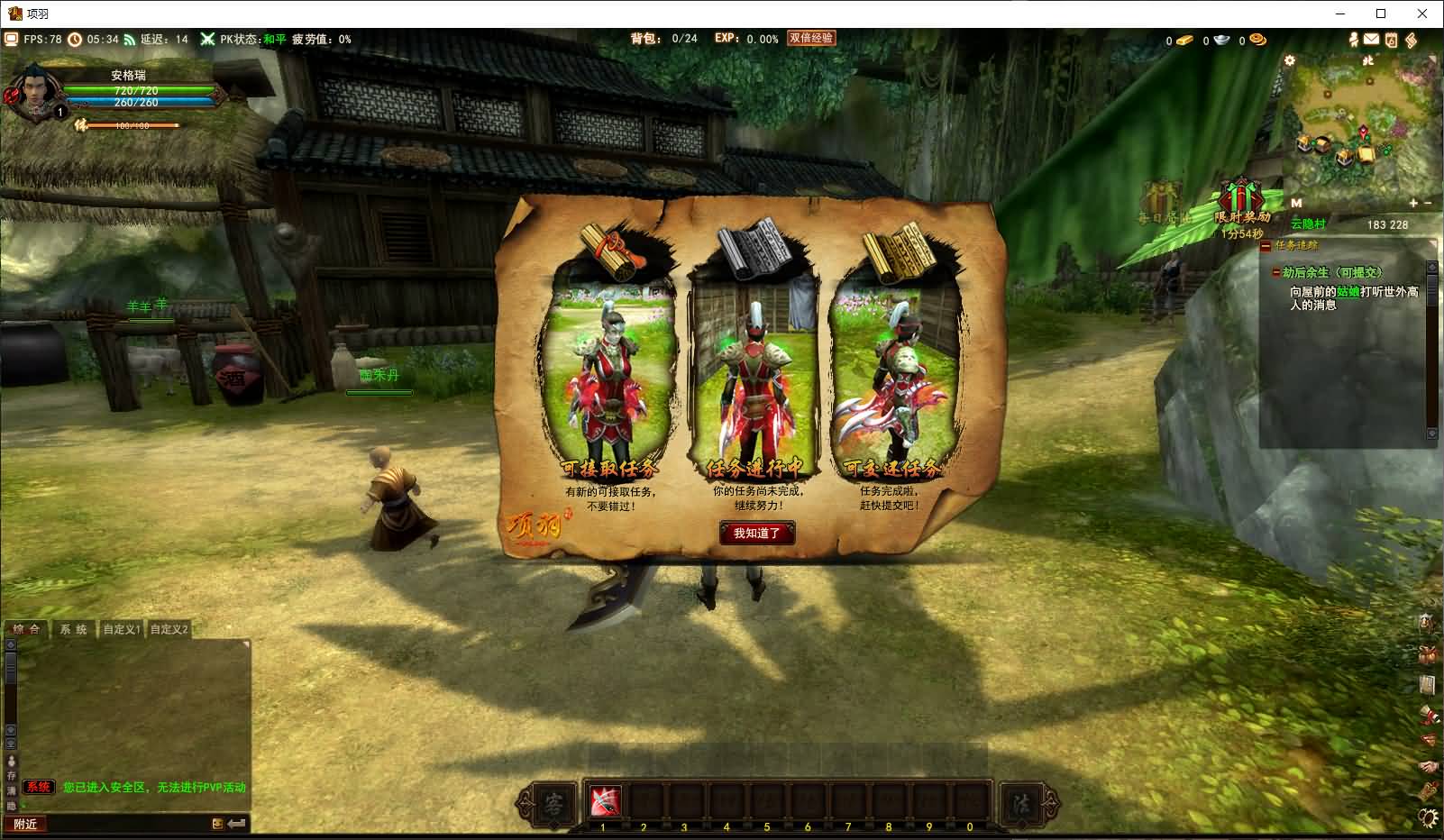
Task: Activate the red slash skill in slot 1
Action: coord(604,800)
